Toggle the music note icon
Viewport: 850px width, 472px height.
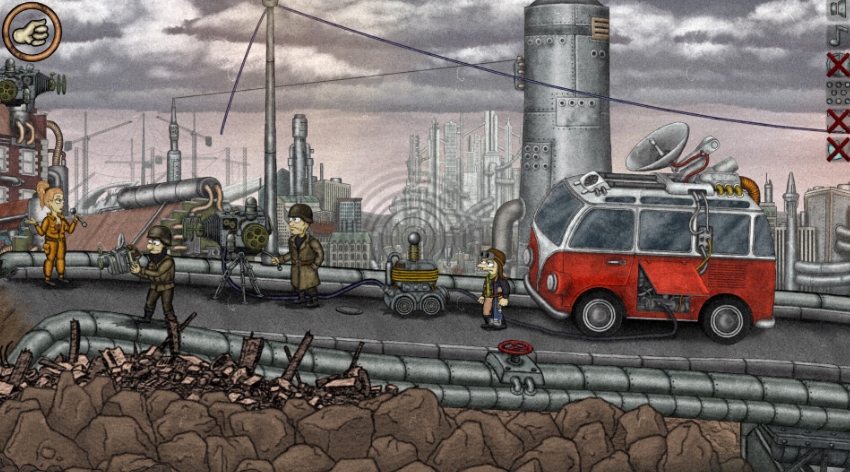(837, 37)
